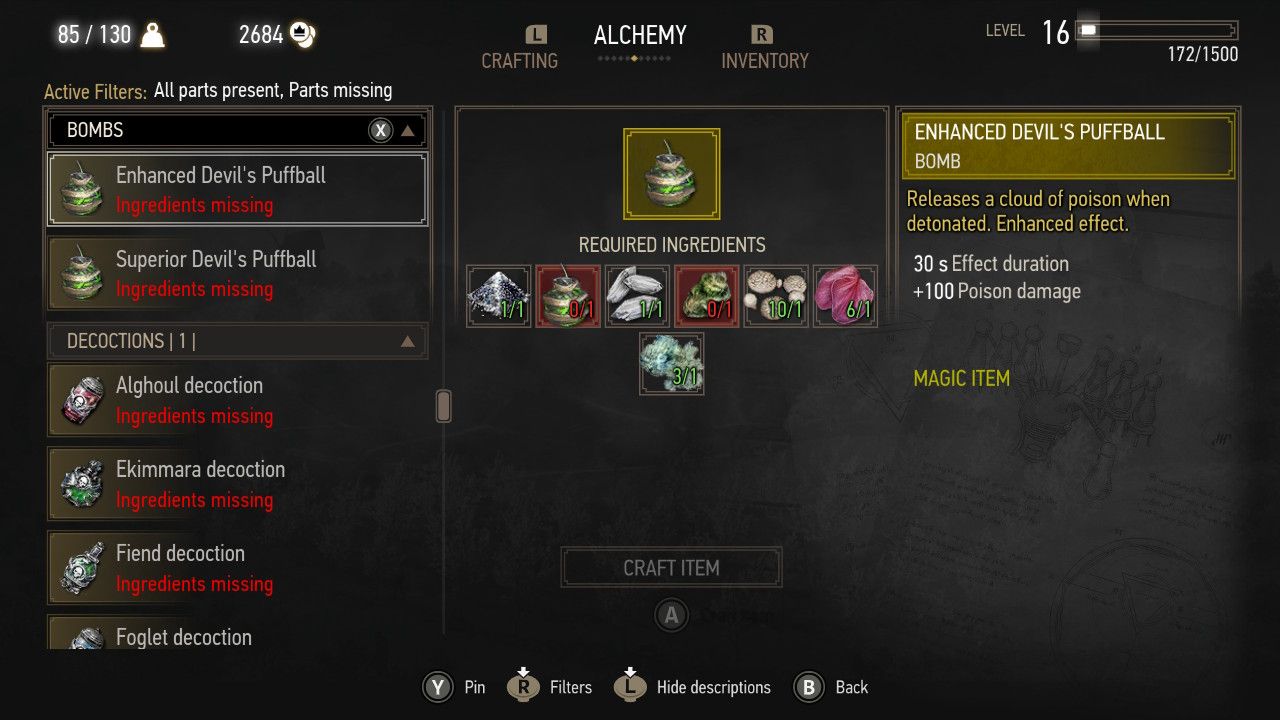Switch to the Crafting tab

pos(519,60)
